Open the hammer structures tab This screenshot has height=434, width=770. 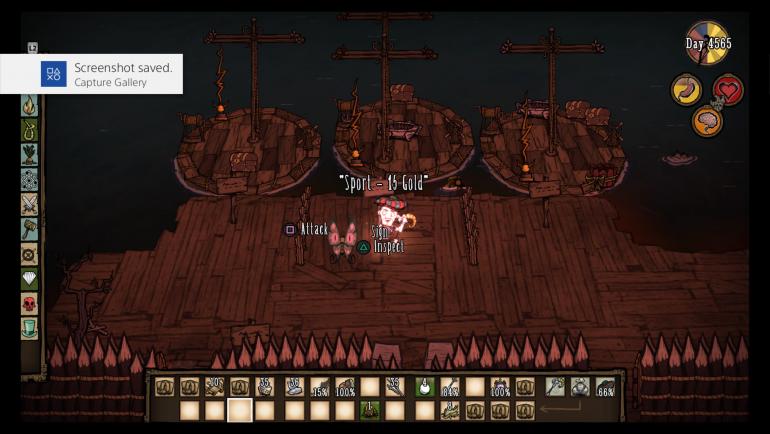point(30,229)
